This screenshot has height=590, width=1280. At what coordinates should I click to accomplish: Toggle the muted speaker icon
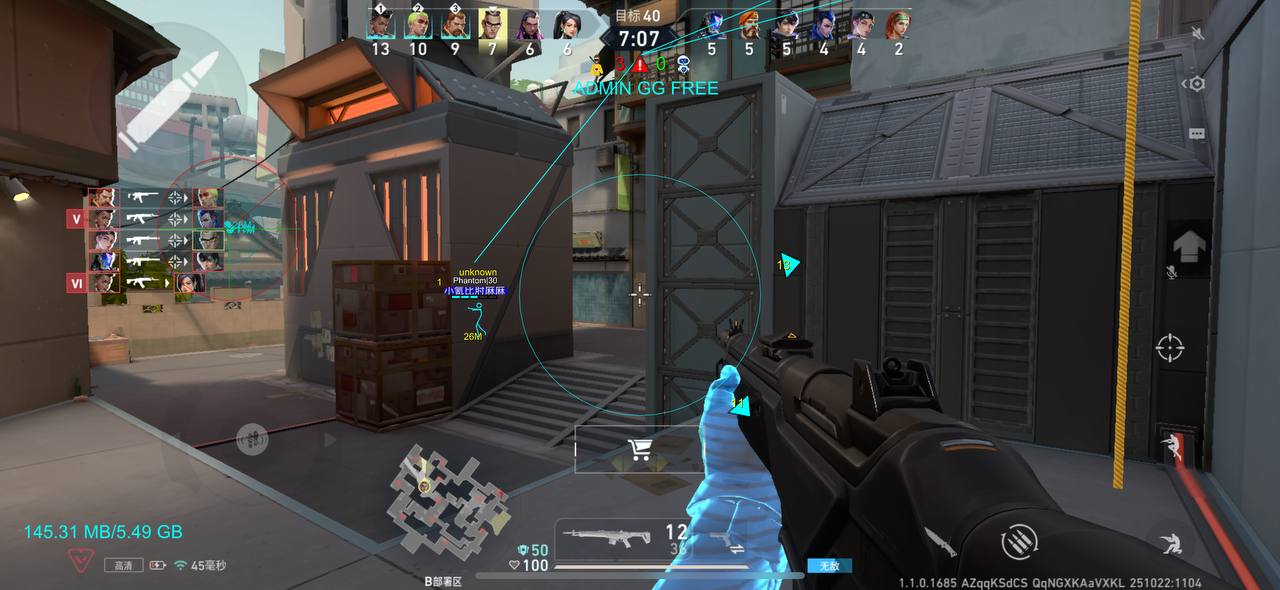(x=1198, y=34)
